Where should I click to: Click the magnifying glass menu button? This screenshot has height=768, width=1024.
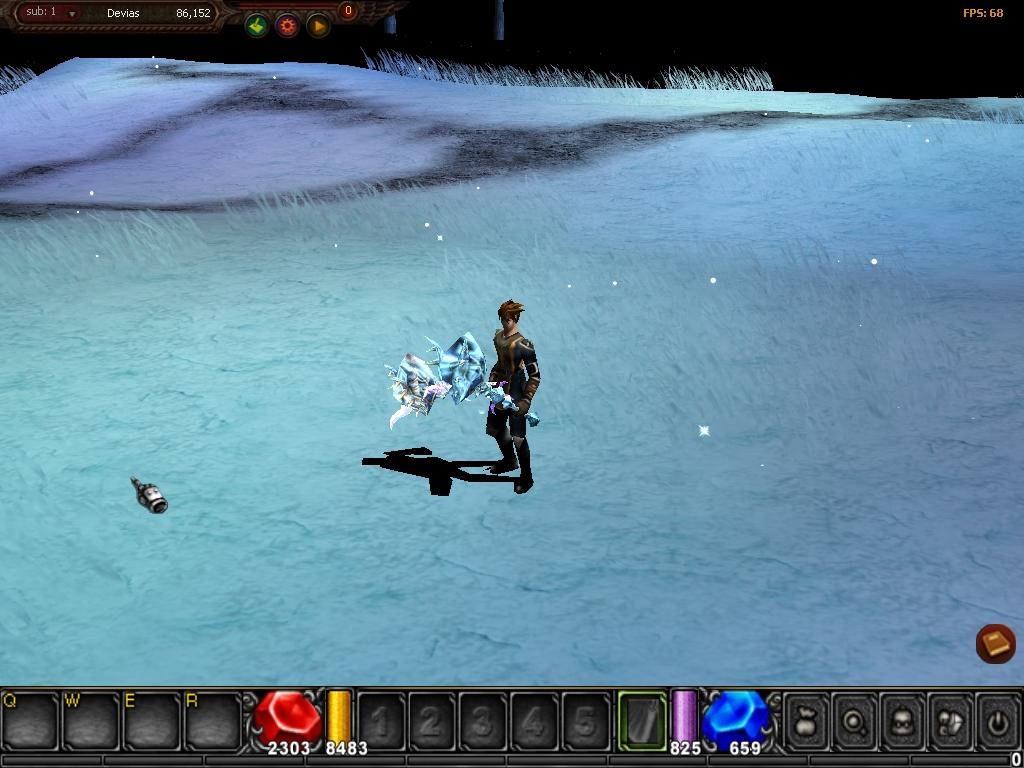(855, 720)
